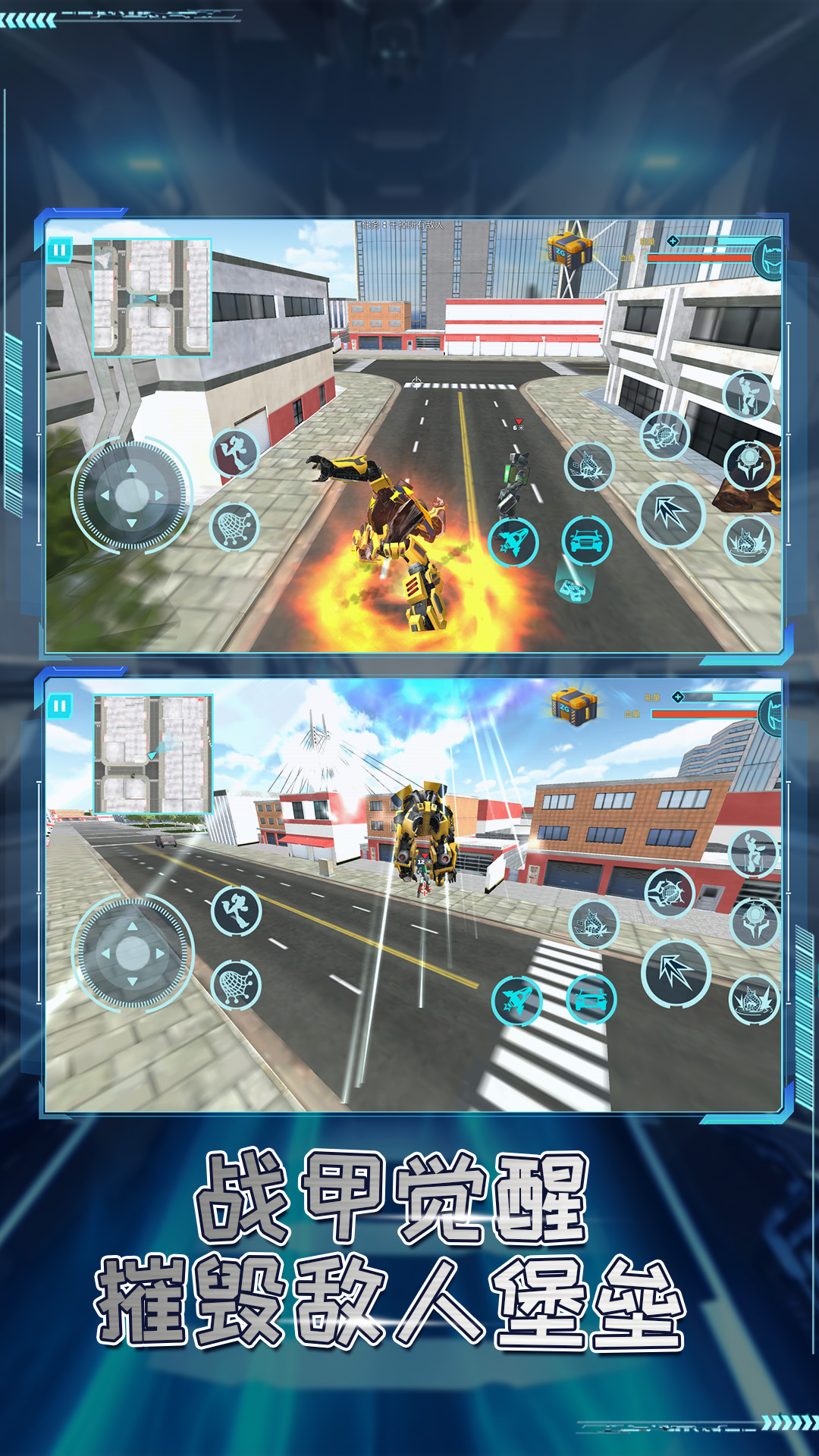The image size is (819, 1456).
Task: Transform into jet mode in the lower panel
Action: click(516, 1000)
